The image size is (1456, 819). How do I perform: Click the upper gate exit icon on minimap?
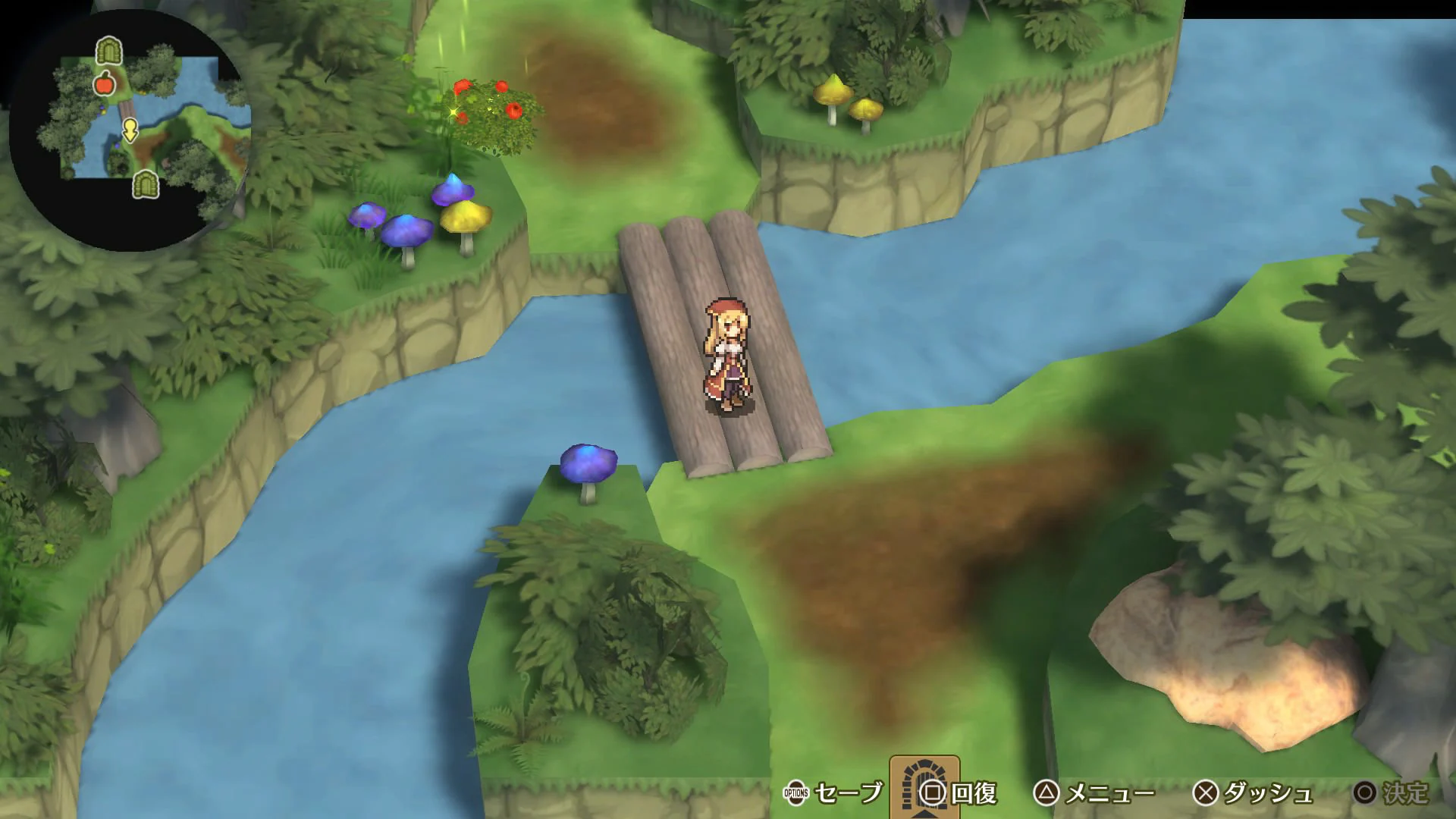[108, 52]
